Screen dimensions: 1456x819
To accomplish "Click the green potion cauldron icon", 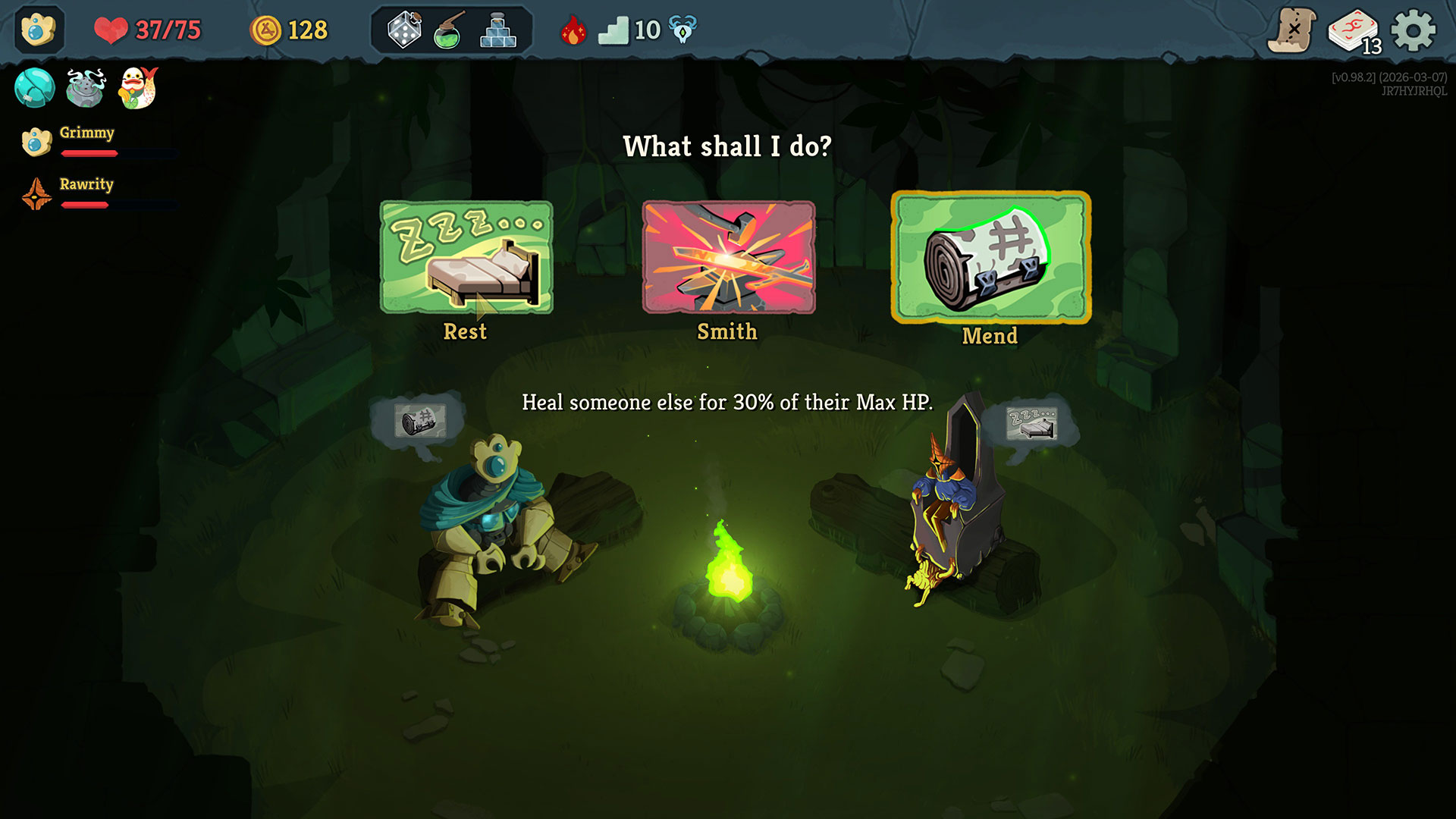I will (x=450, y=31).
